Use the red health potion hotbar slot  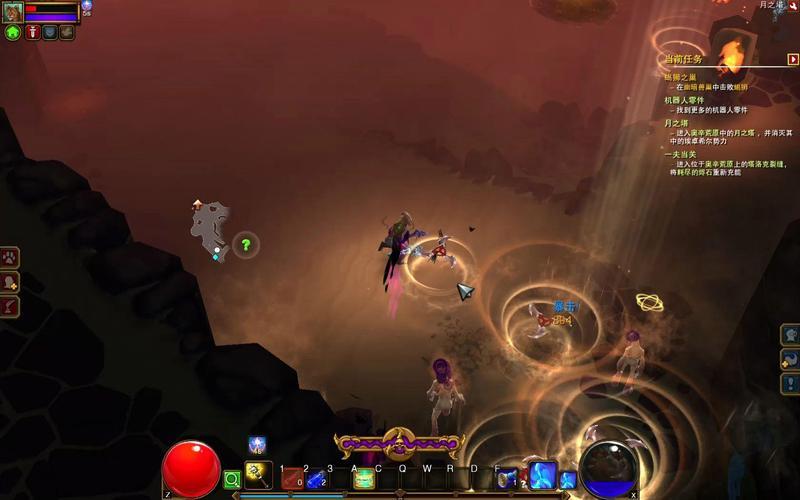coord(292,480)
